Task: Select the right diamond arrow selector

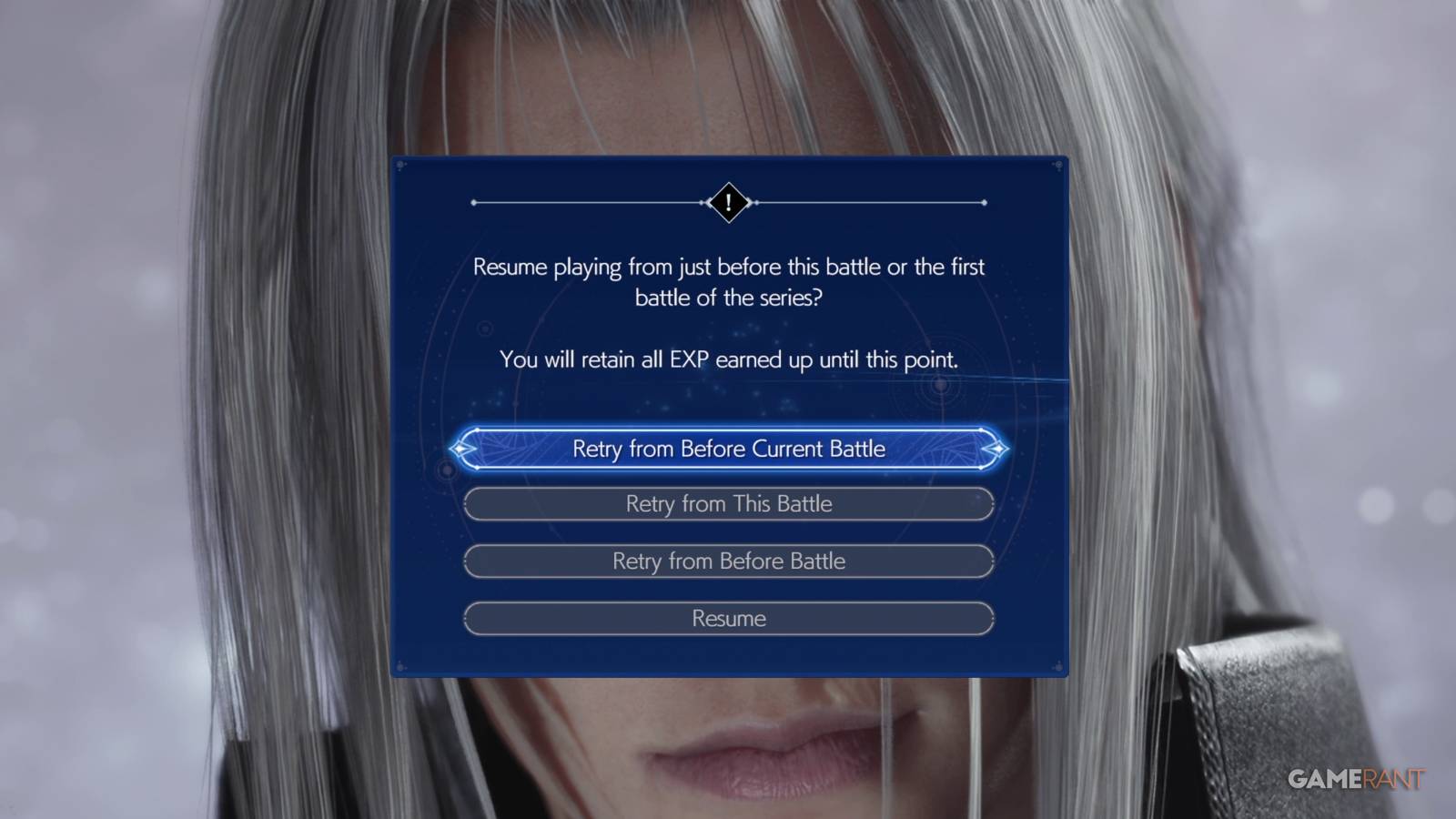Action: click(998, 449)
